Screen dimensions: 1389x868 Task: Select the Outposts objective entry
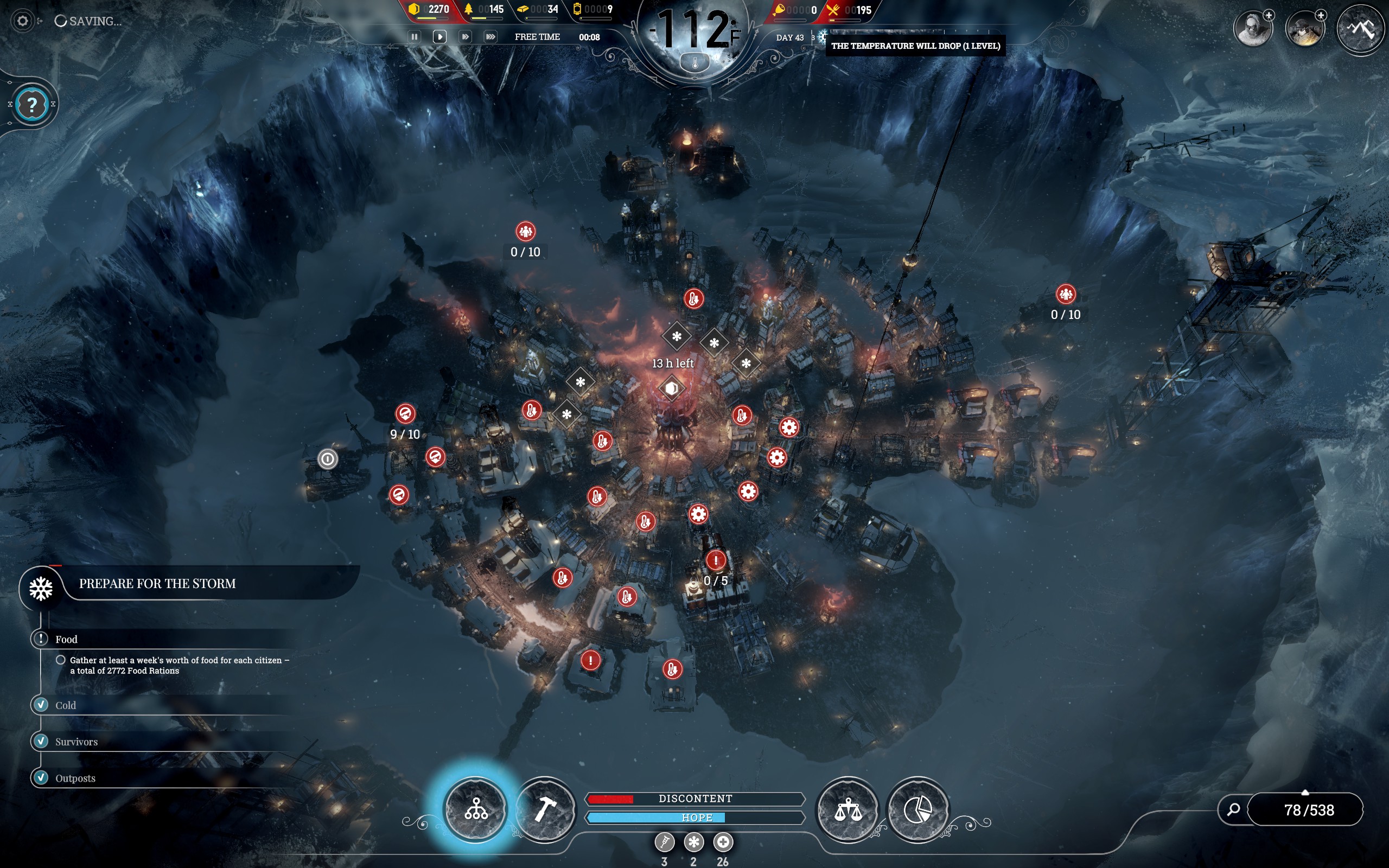pos(75,778)
